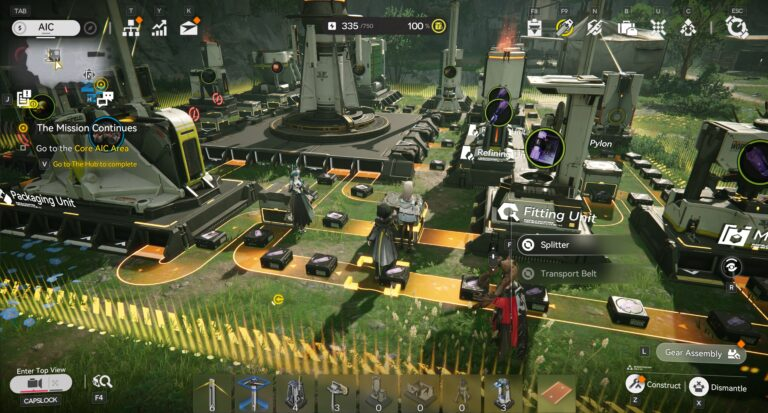Image resolution: width=768 pixels, height=413 pixels.
Task: Select the orange panel hotbar slot
Action: coord(556,393)
